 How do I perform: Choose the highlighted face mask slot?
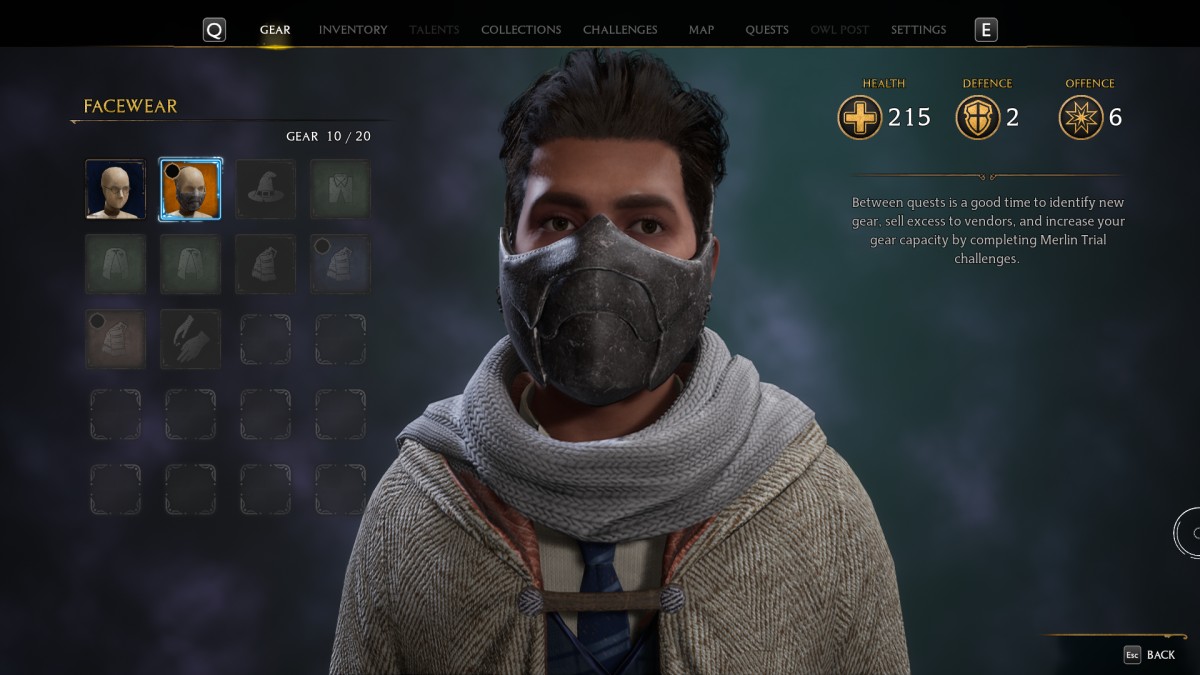click(190, 189)
